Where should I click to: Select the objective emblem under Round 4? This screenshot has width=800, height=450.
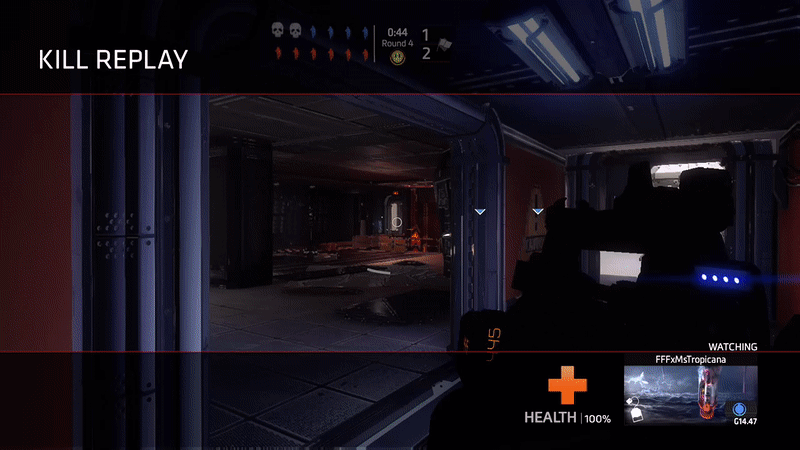tap(396, 58)
